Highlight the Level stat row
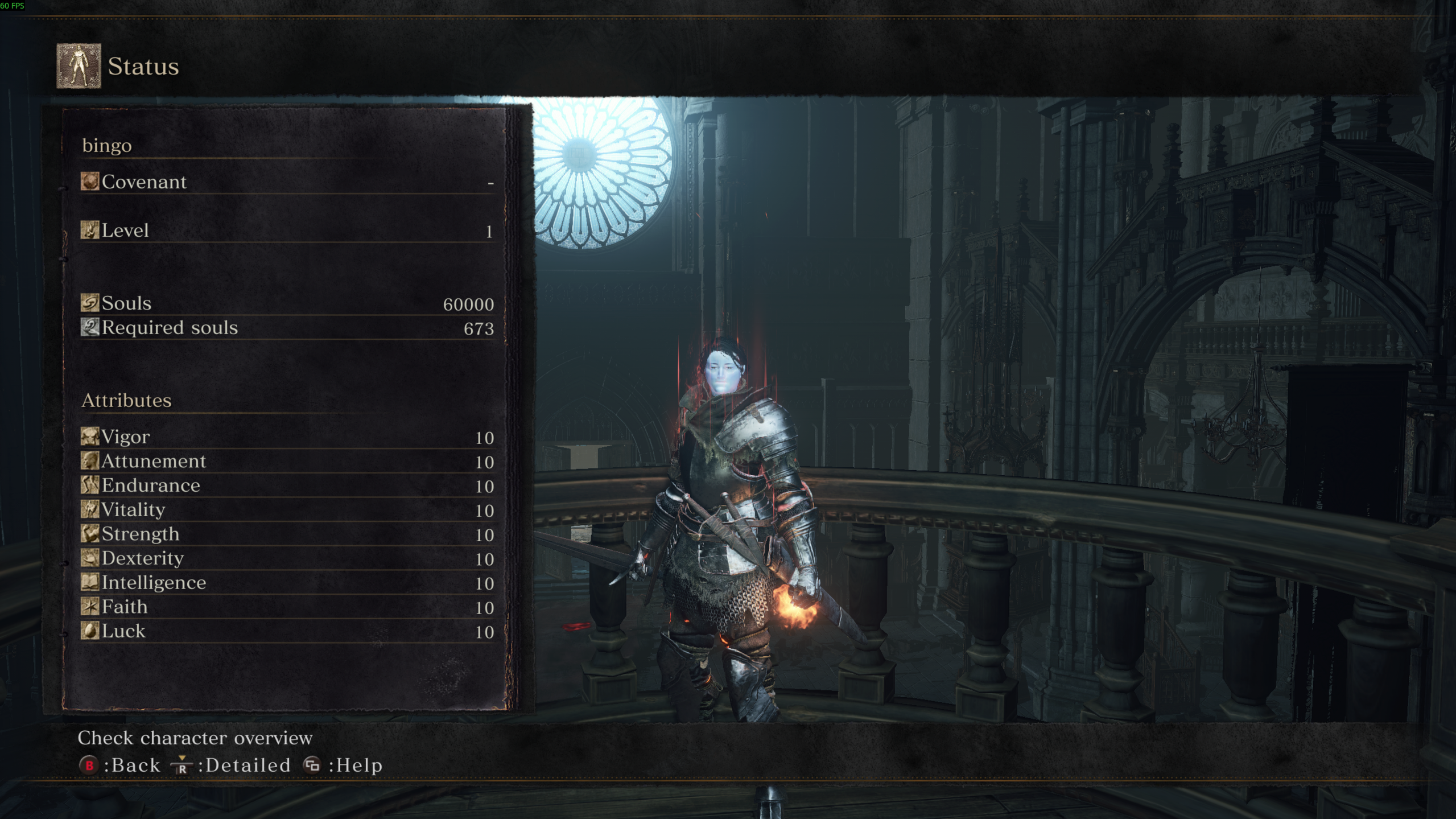 pos(287,231)
